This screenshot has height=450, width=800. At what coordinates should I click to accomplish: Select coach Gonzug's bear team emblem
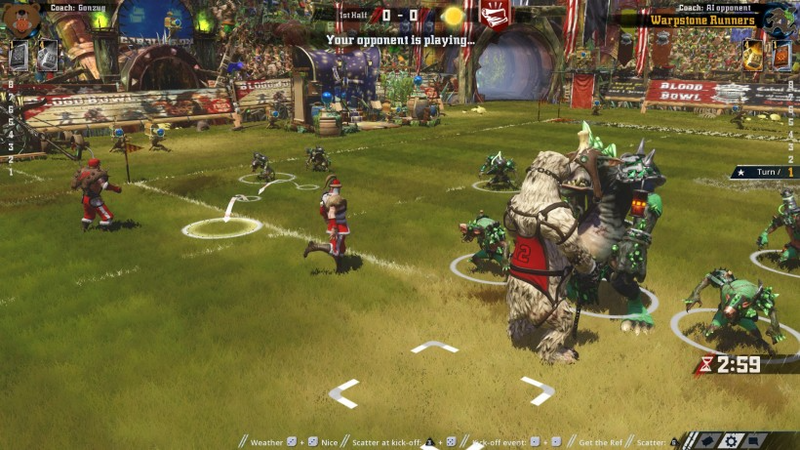20,18
